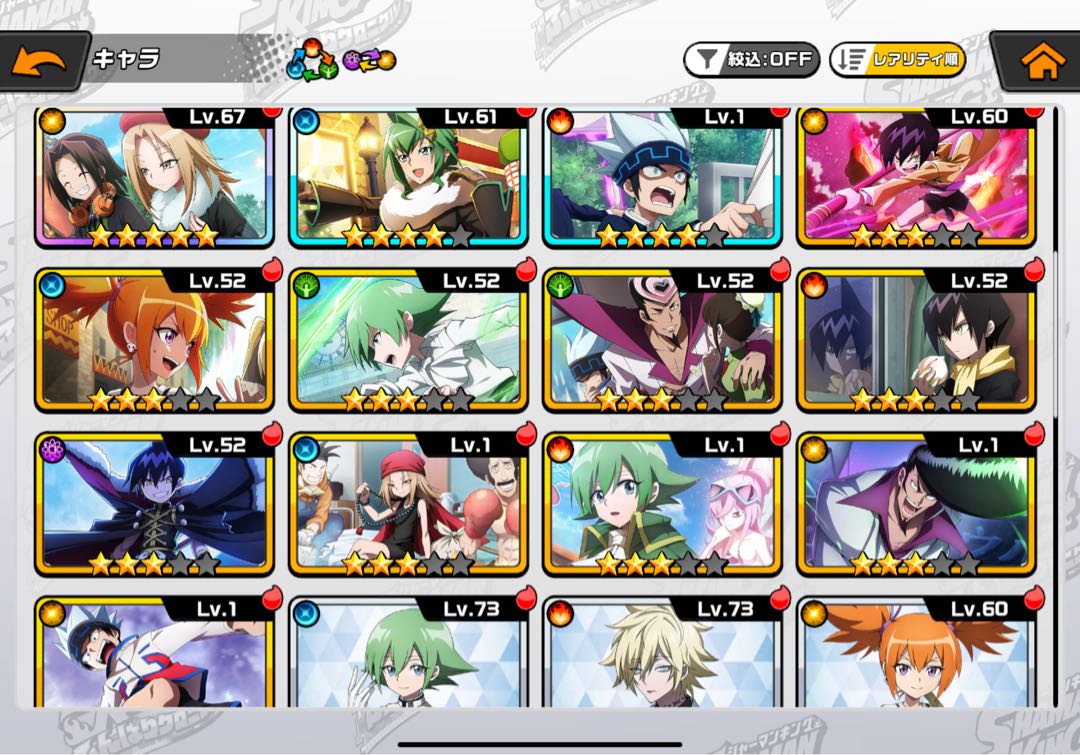
Task: Choose the Lv.61 green-haired character card
Action: [408, 175]
